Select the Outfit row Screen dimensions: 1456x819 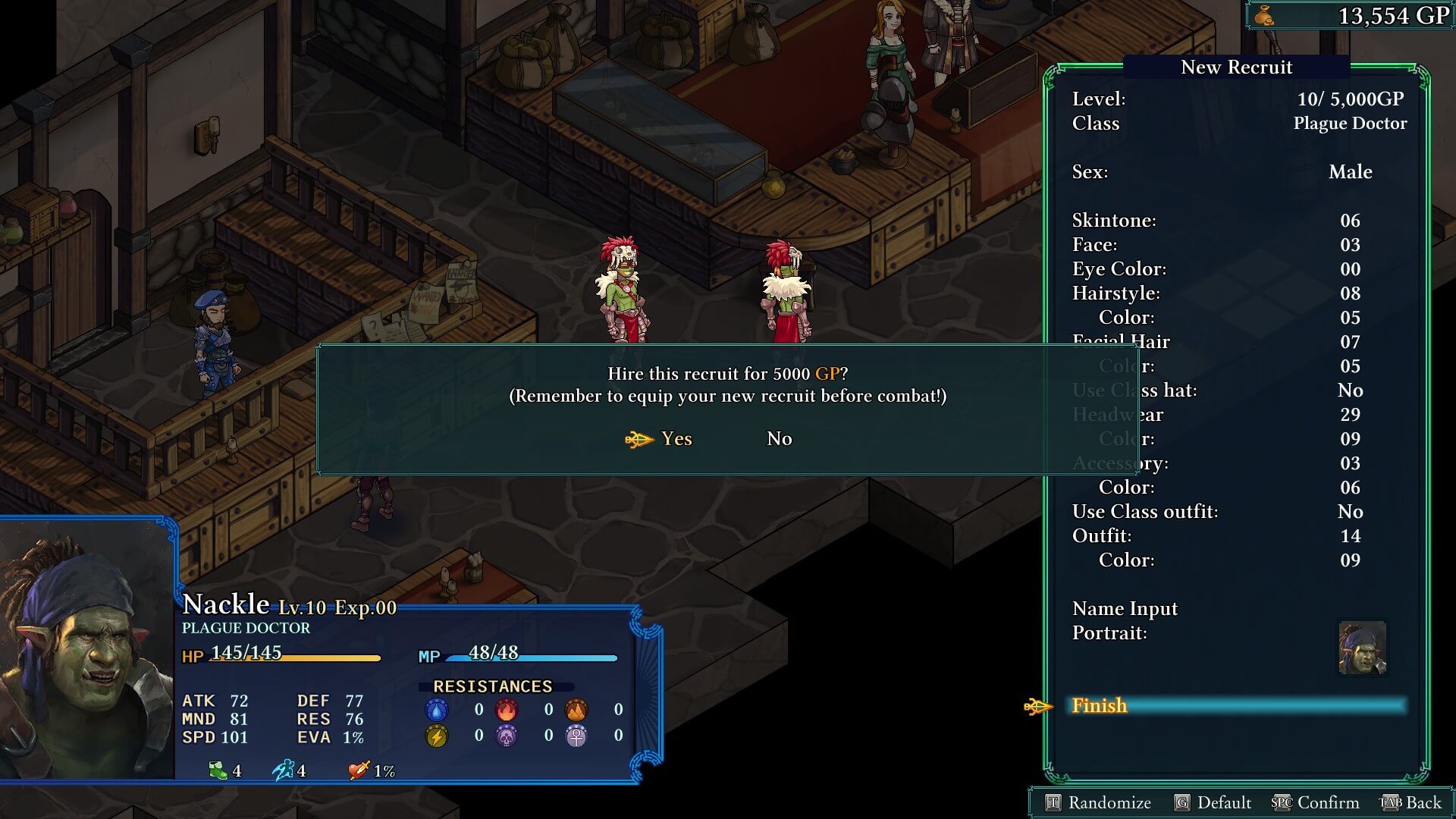click(x=1238, y=536)
